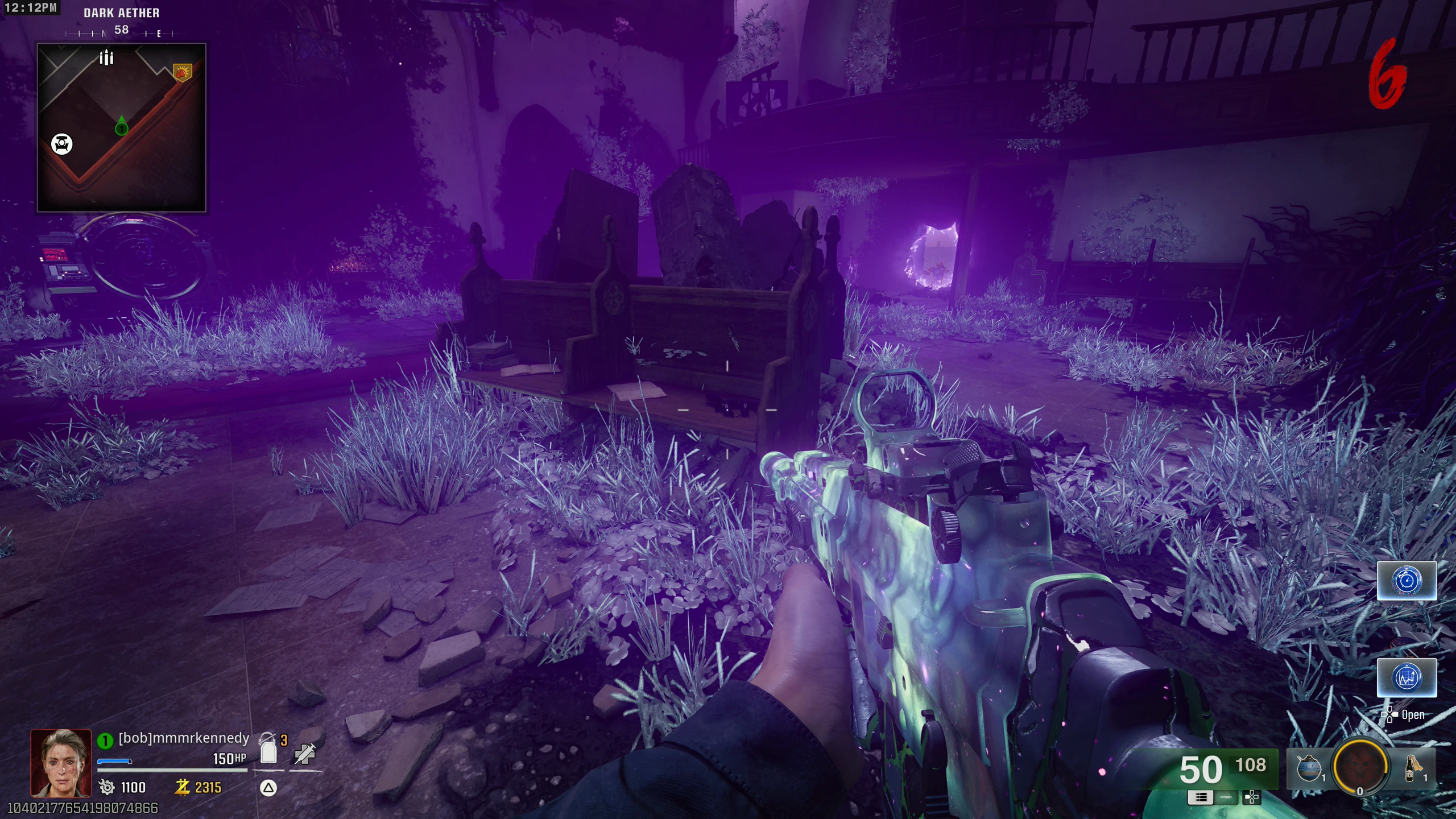Activate the rising graph GobbleGum slot
This screenshot has height=819, width=1456.
(1406, 677)
